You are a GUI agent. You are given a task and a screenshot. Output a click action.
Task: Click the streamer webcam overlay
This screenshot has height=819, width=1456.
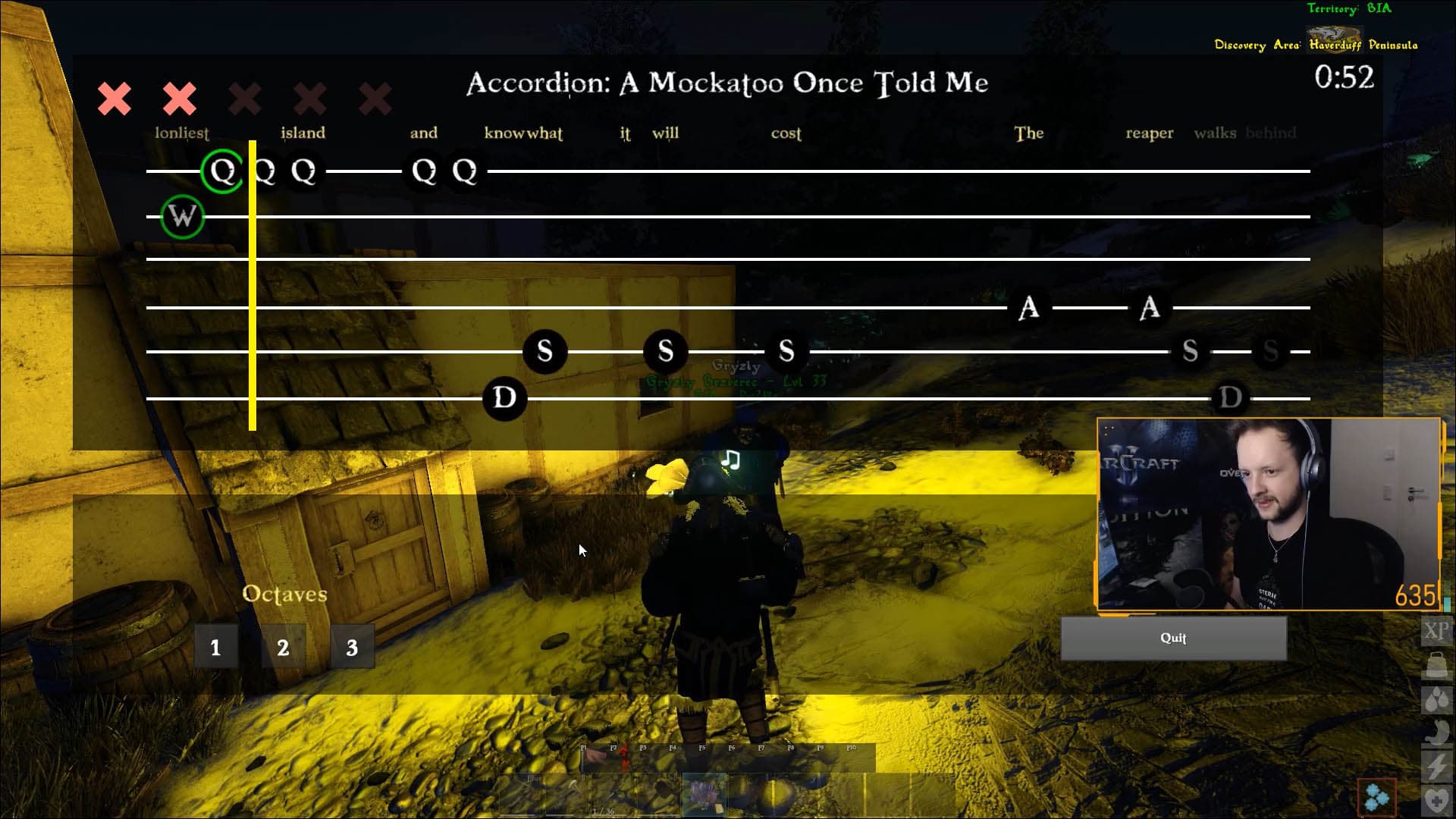(x=1268, y=514)
